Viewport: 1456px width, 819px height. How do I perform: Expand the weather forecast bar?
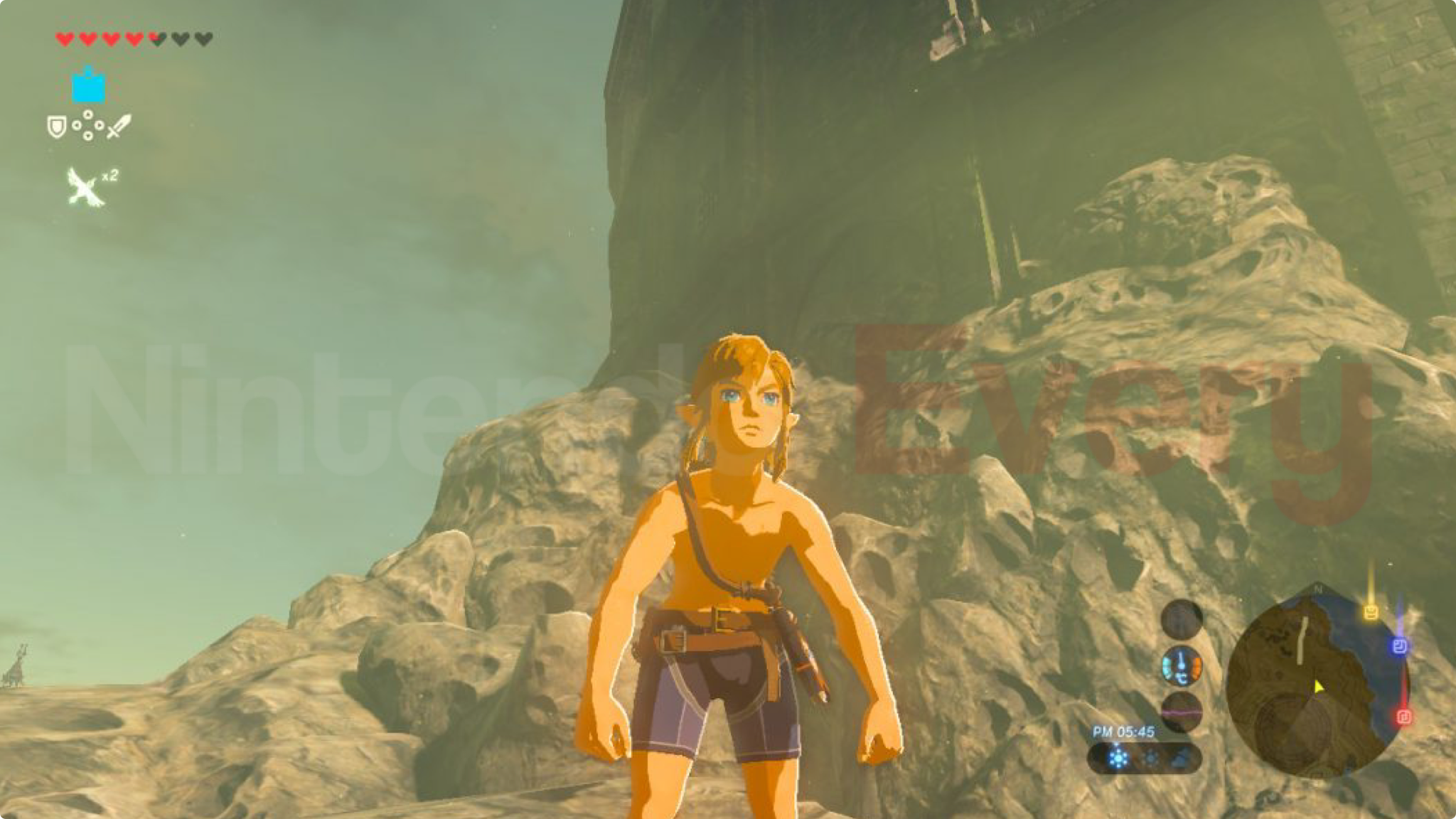point(1146,757)
